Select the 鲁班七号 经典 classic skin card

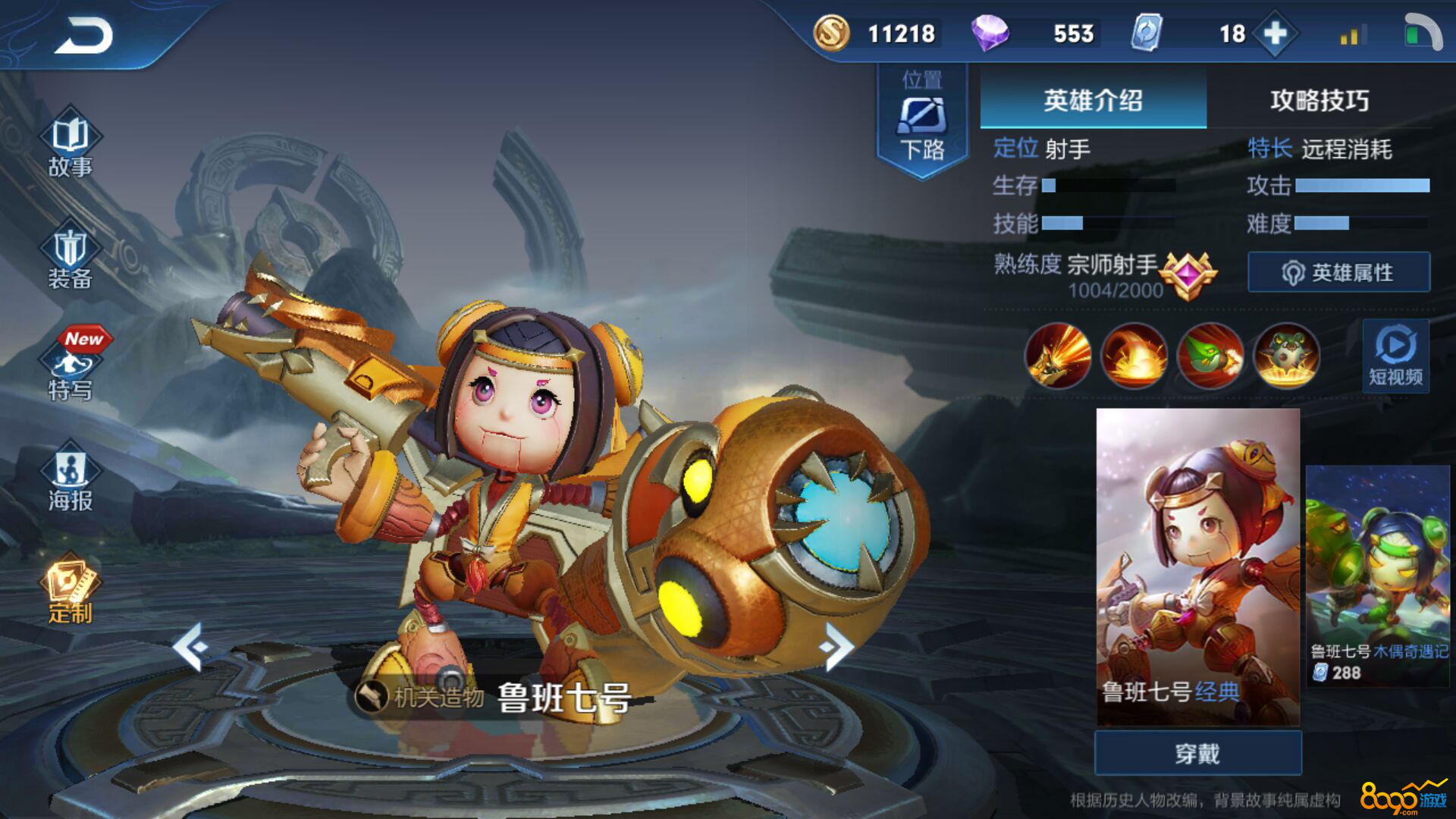(1197, 566)
